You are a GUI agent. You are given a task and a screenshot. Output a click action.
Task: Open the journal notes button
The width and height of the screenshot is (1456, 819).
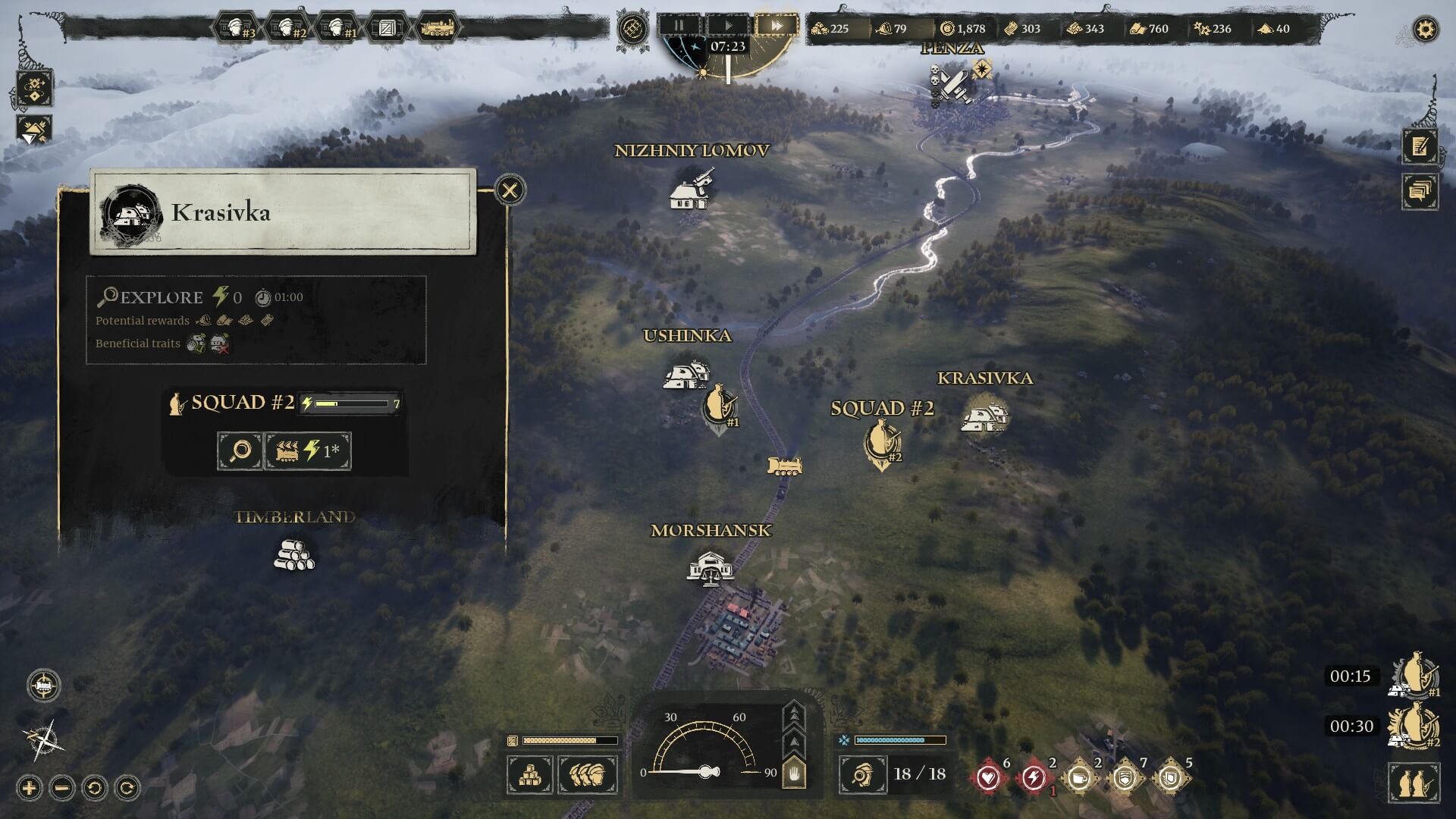(x=1420, y=146)
